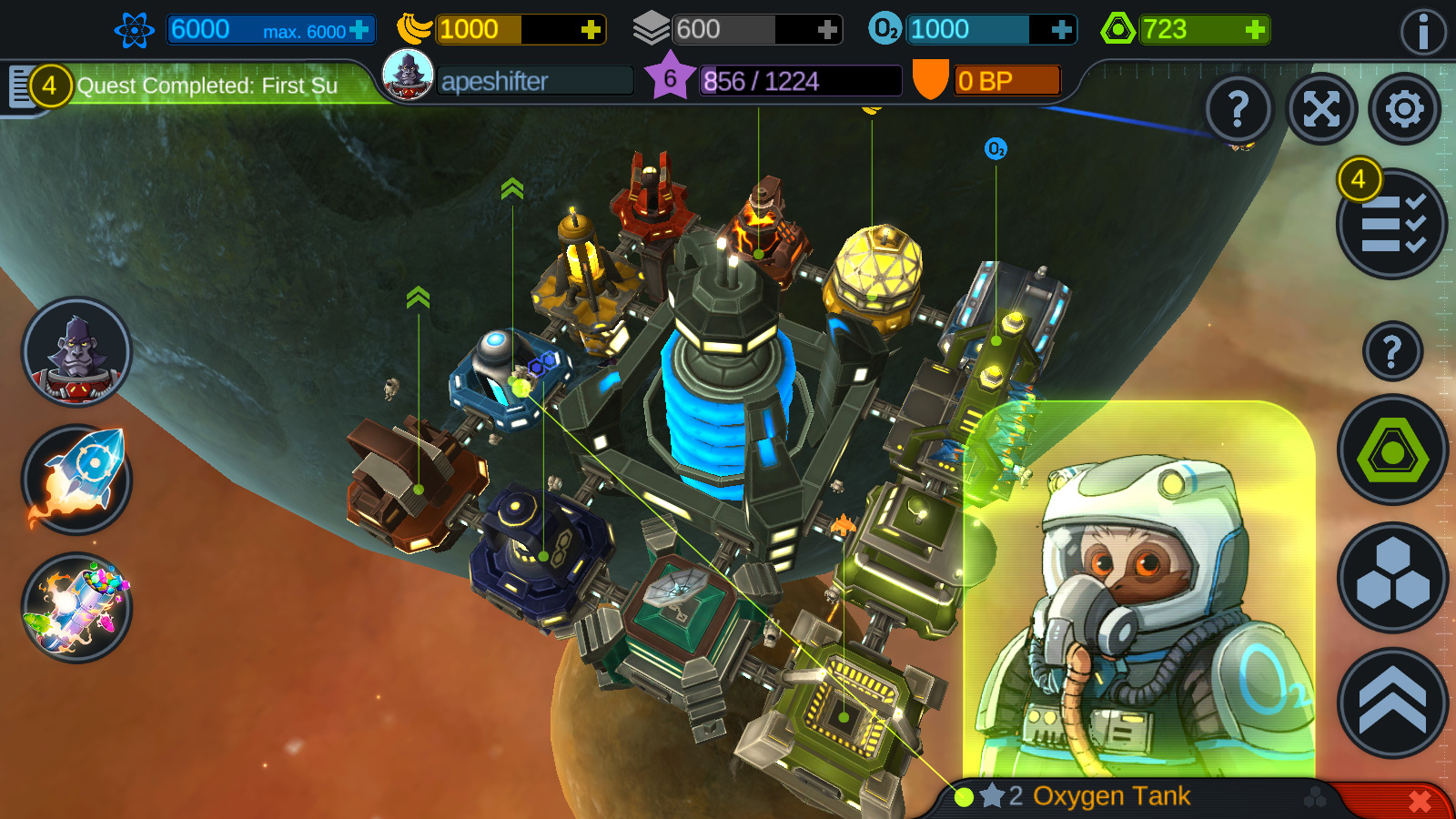Open the gear settings menu
Viewport: 1456px width, 819px height.
click(1404, 110)
